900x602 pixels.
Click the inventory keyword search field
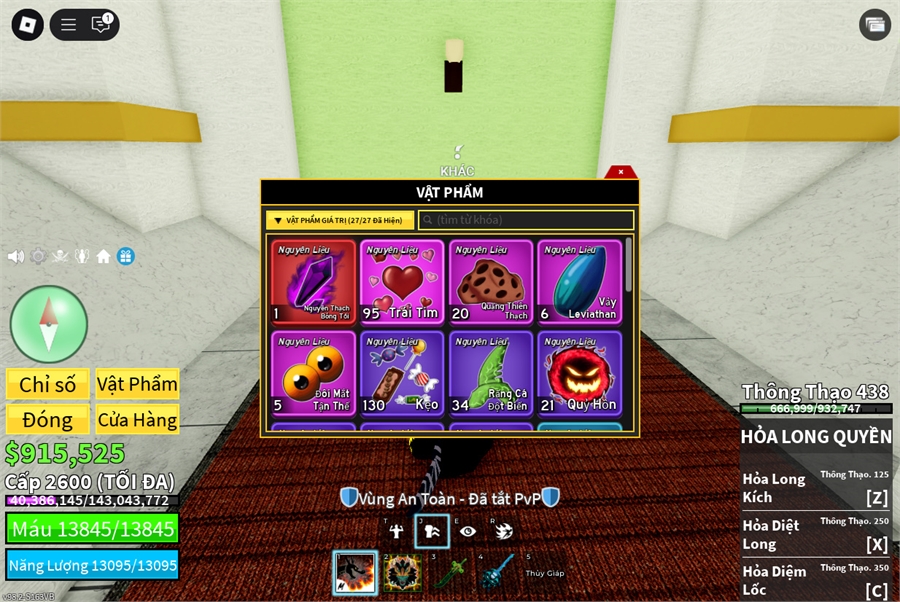pos(526,220)
